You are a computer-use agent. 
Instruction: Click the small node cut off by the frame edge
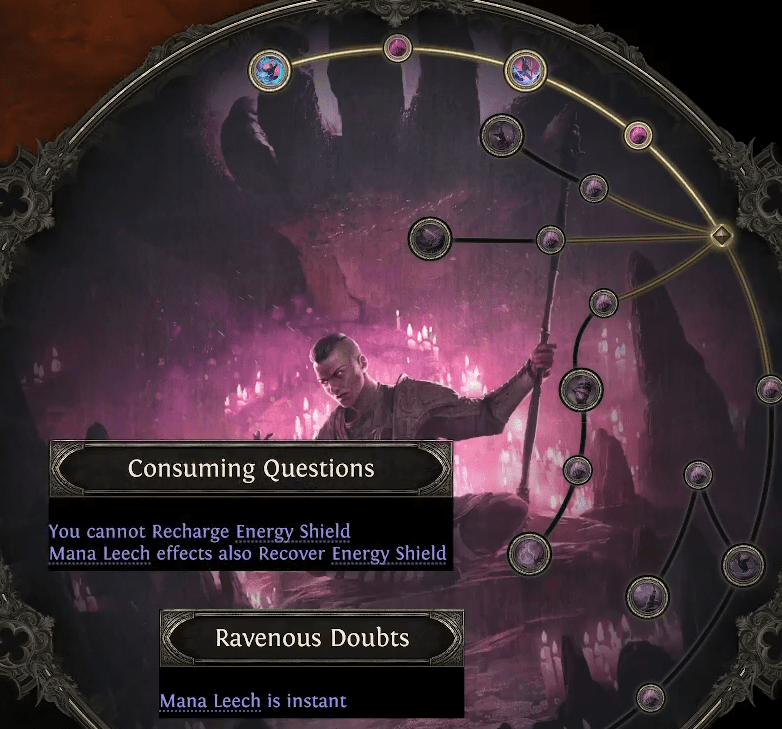(x=768, y=388)
